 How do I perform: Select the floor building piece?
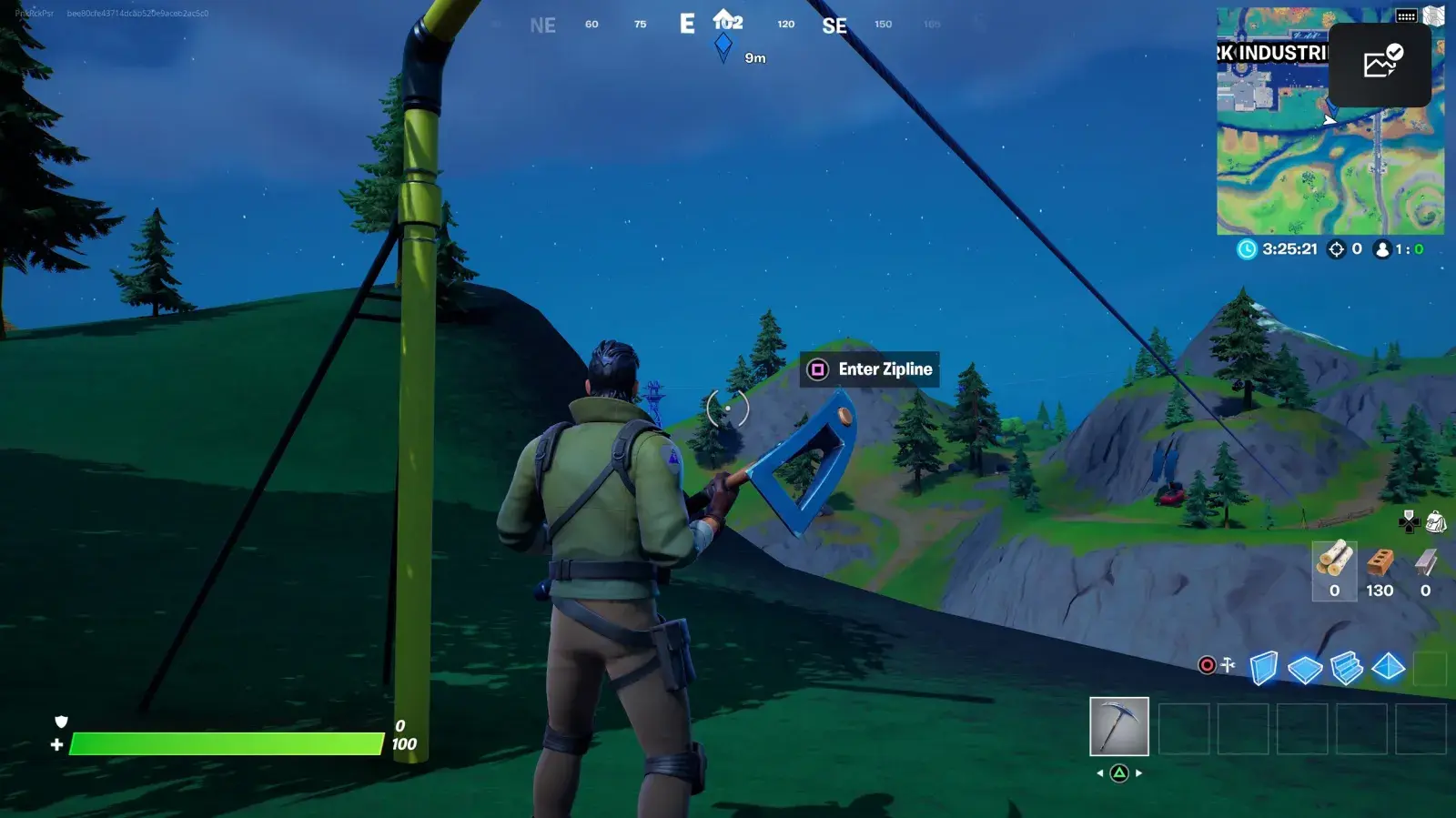click(x=1305, y=670)
